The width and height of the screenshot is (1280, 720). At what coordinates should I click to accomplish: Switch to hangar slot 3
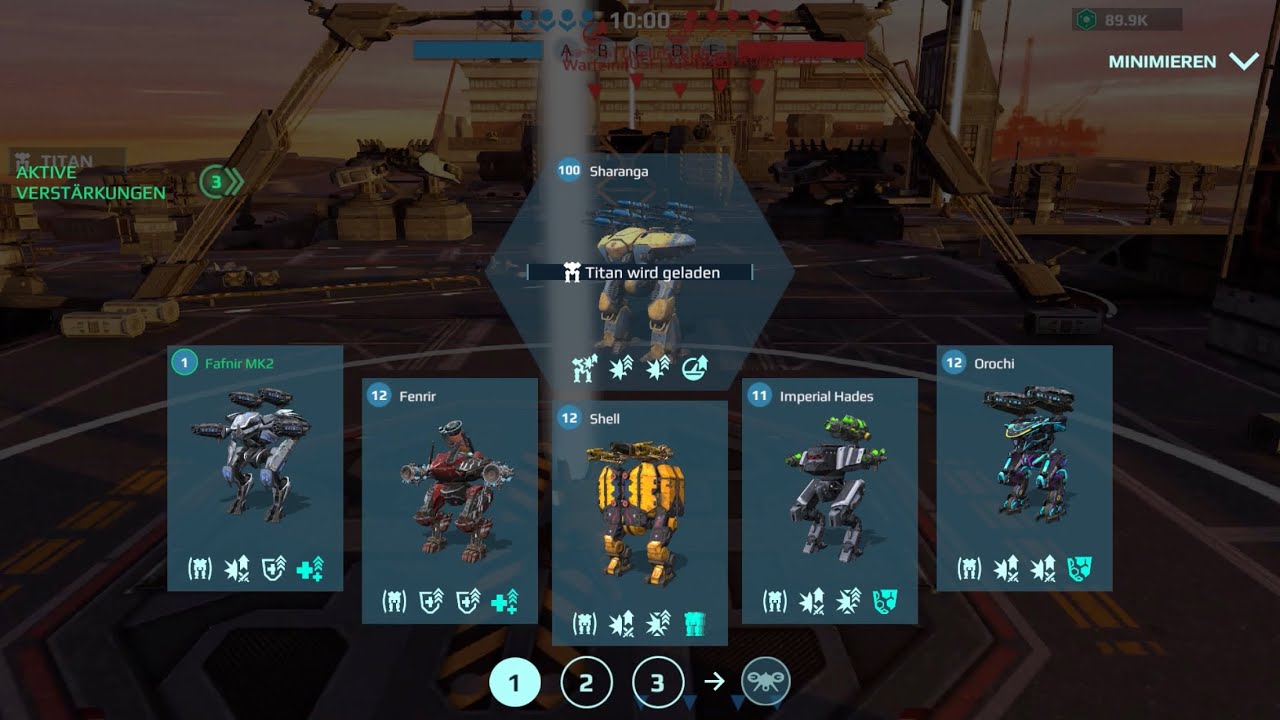pyautogui.click(x=657, y=681)
